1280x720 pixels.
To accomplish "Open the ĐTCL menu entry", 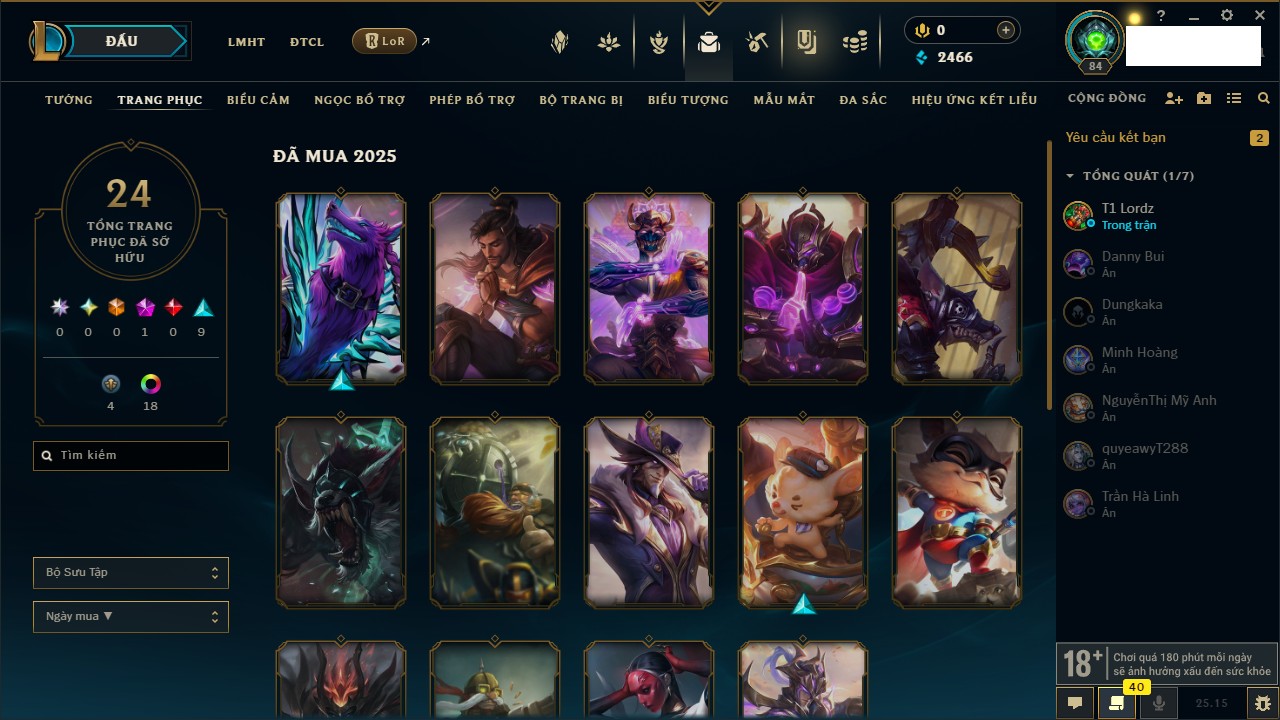I will coord(307,42).
